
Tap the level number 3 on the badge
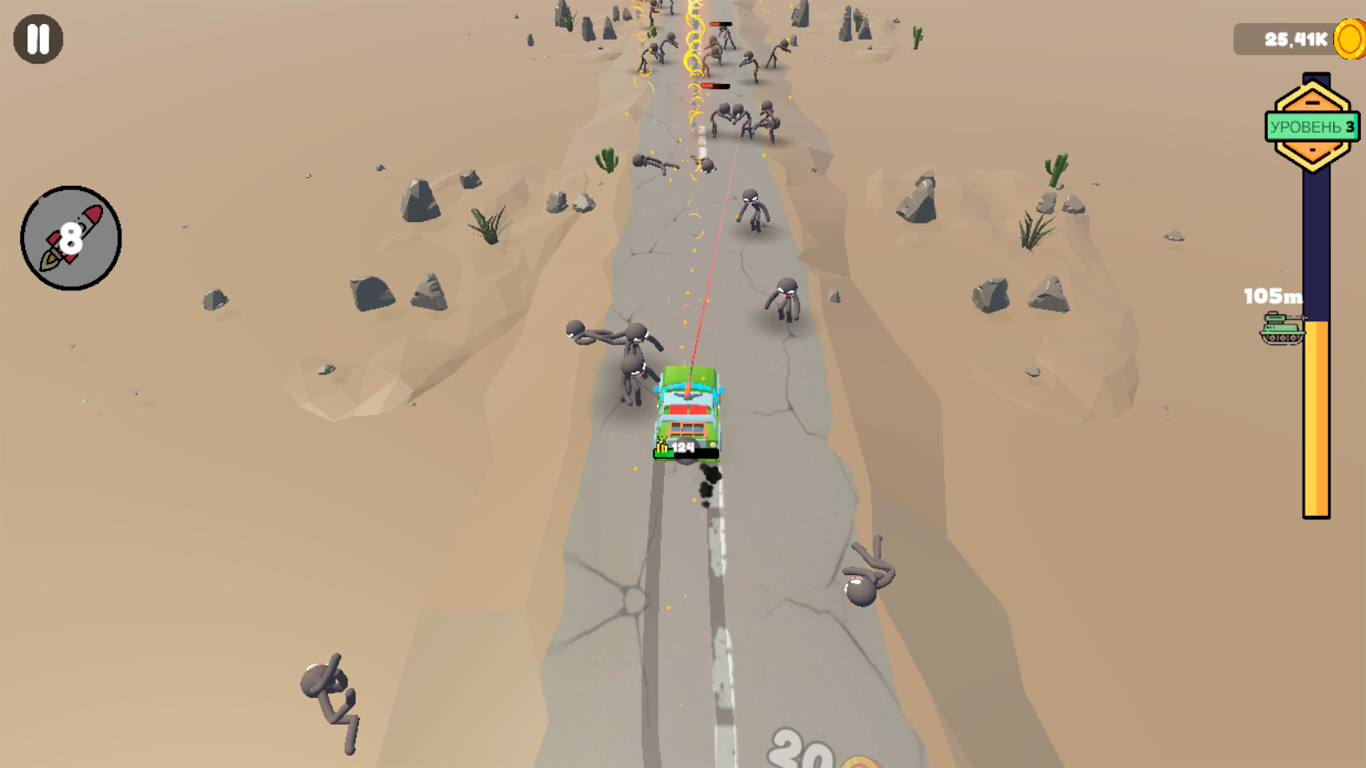click(1352, 124)
